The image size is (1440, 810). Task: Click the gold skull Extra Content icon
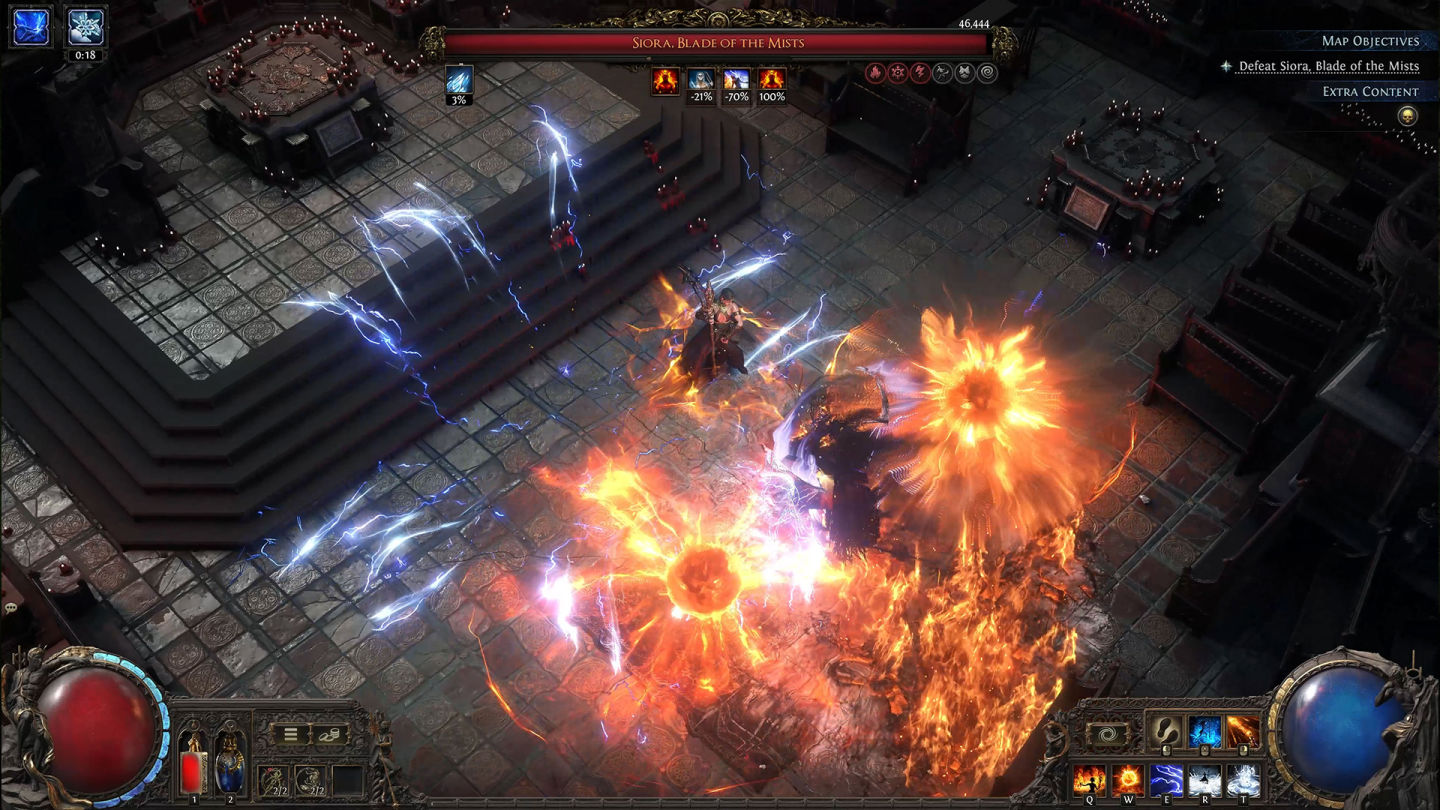(1407, 116)
